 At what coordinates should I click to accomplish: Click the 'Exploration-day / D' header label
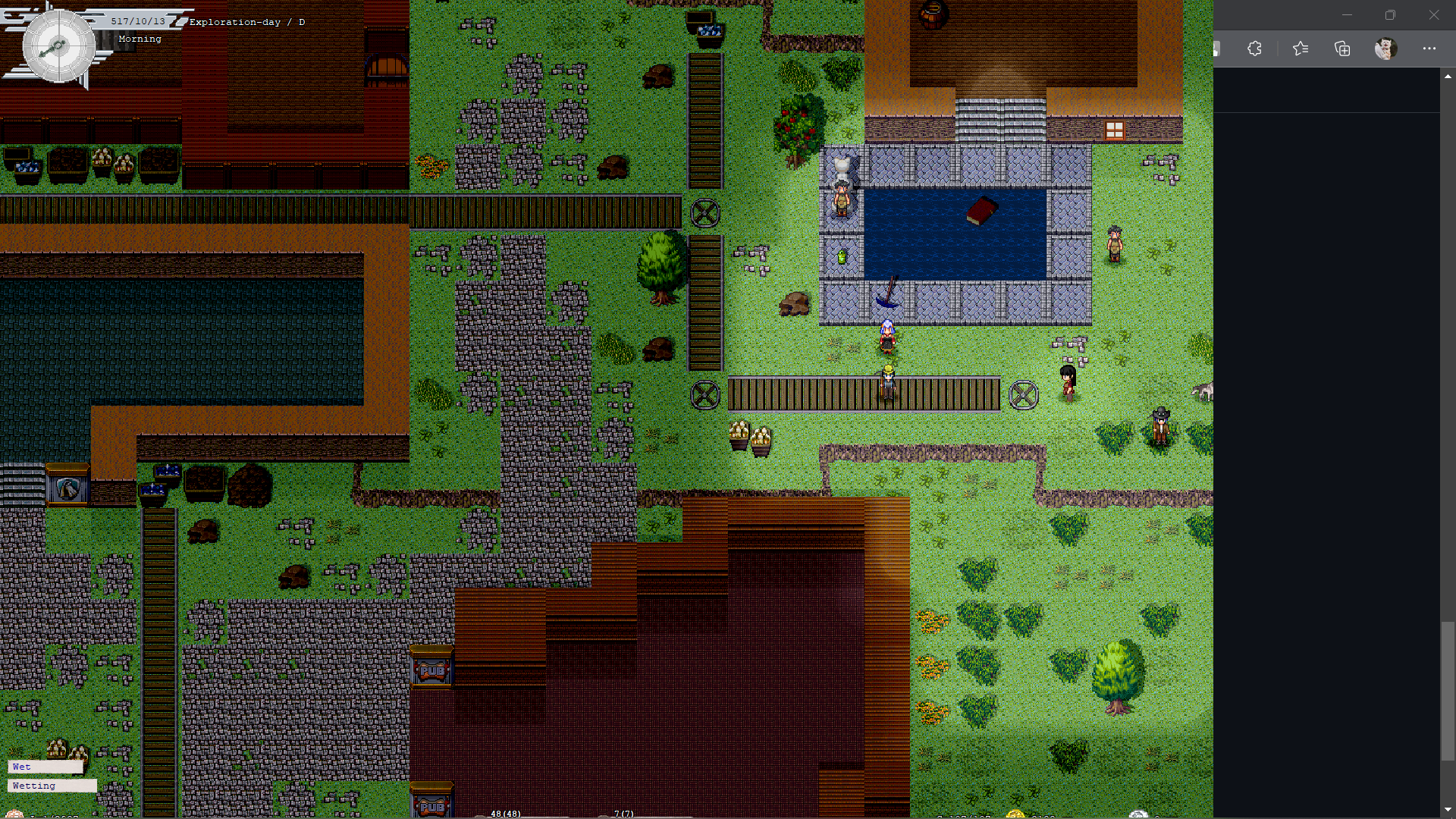coord(246,22)
